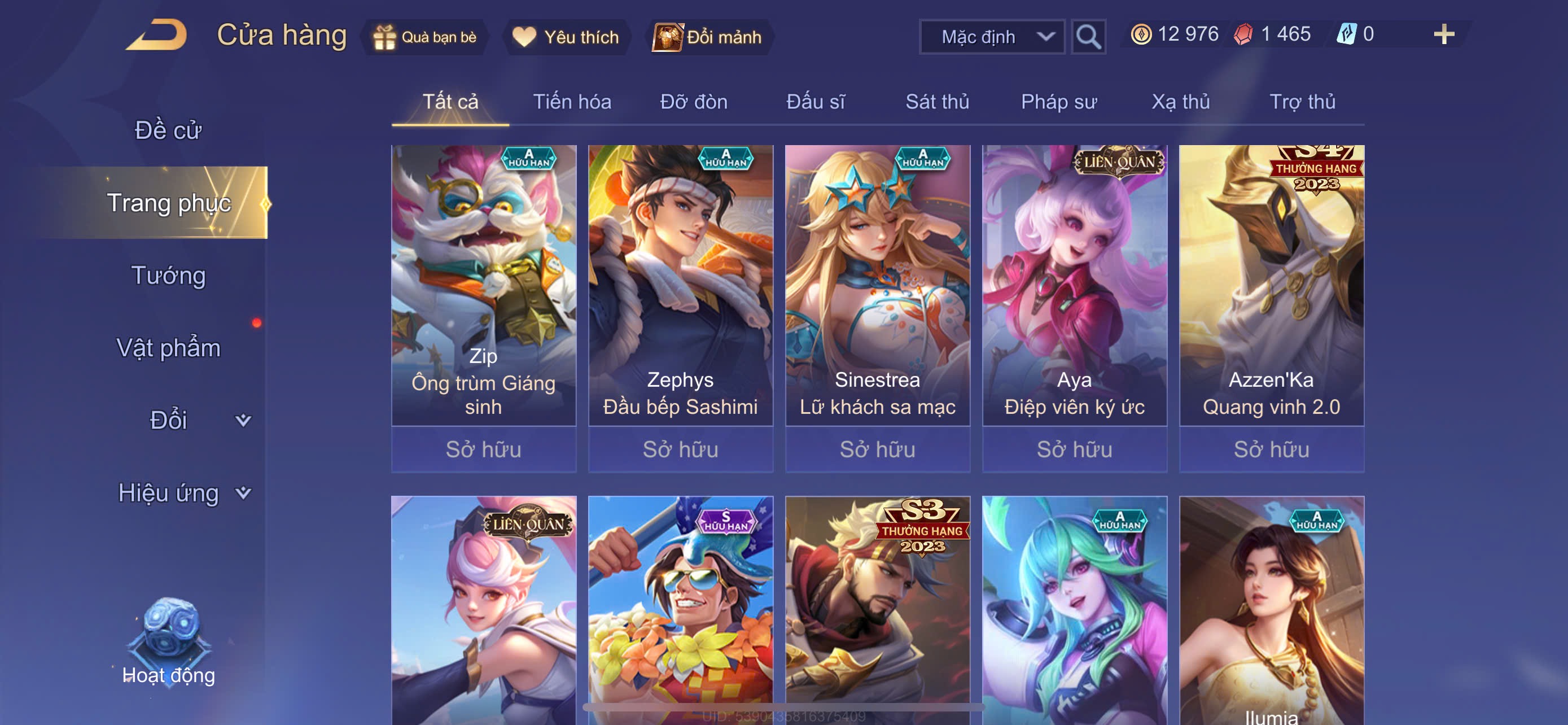1568x725 pixels.
Task: Go to the Vật phẩm items section
Action: [x=169, y=348]
